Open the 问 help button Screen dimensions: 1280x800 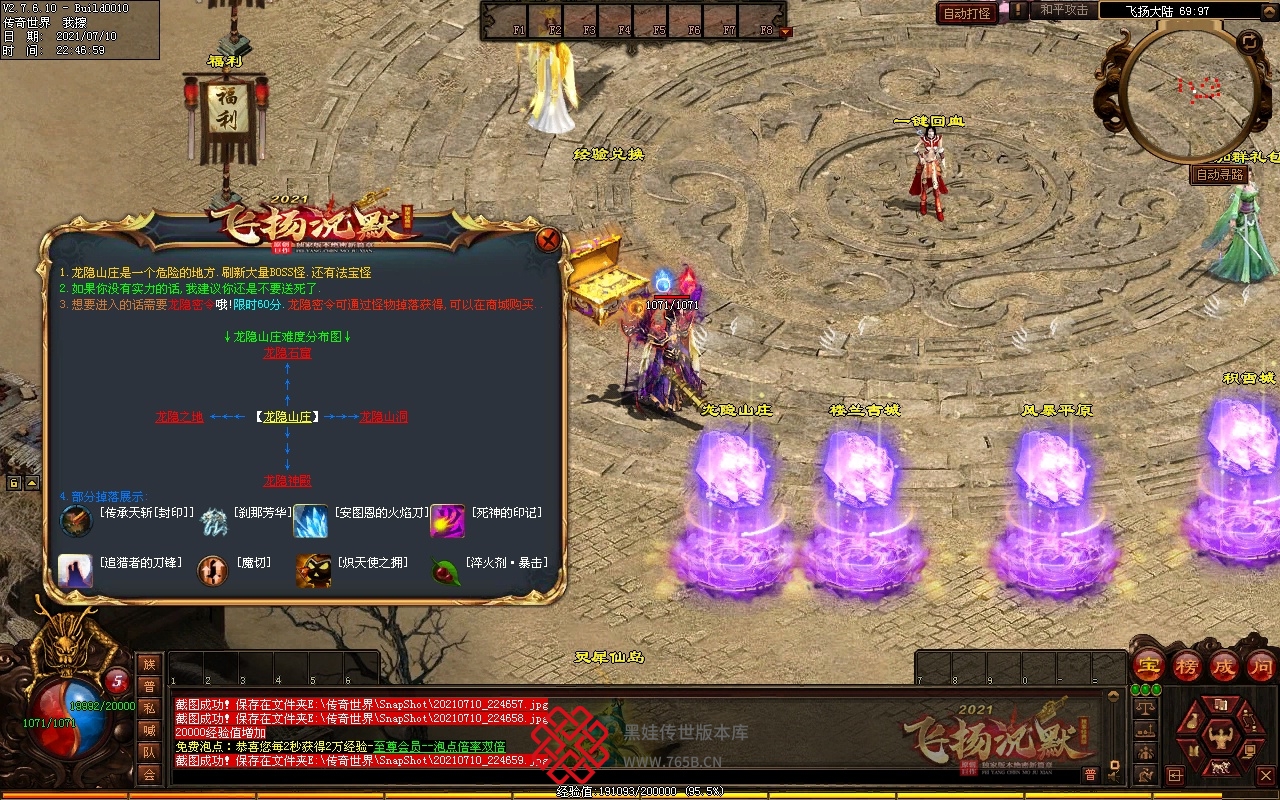1260,666
